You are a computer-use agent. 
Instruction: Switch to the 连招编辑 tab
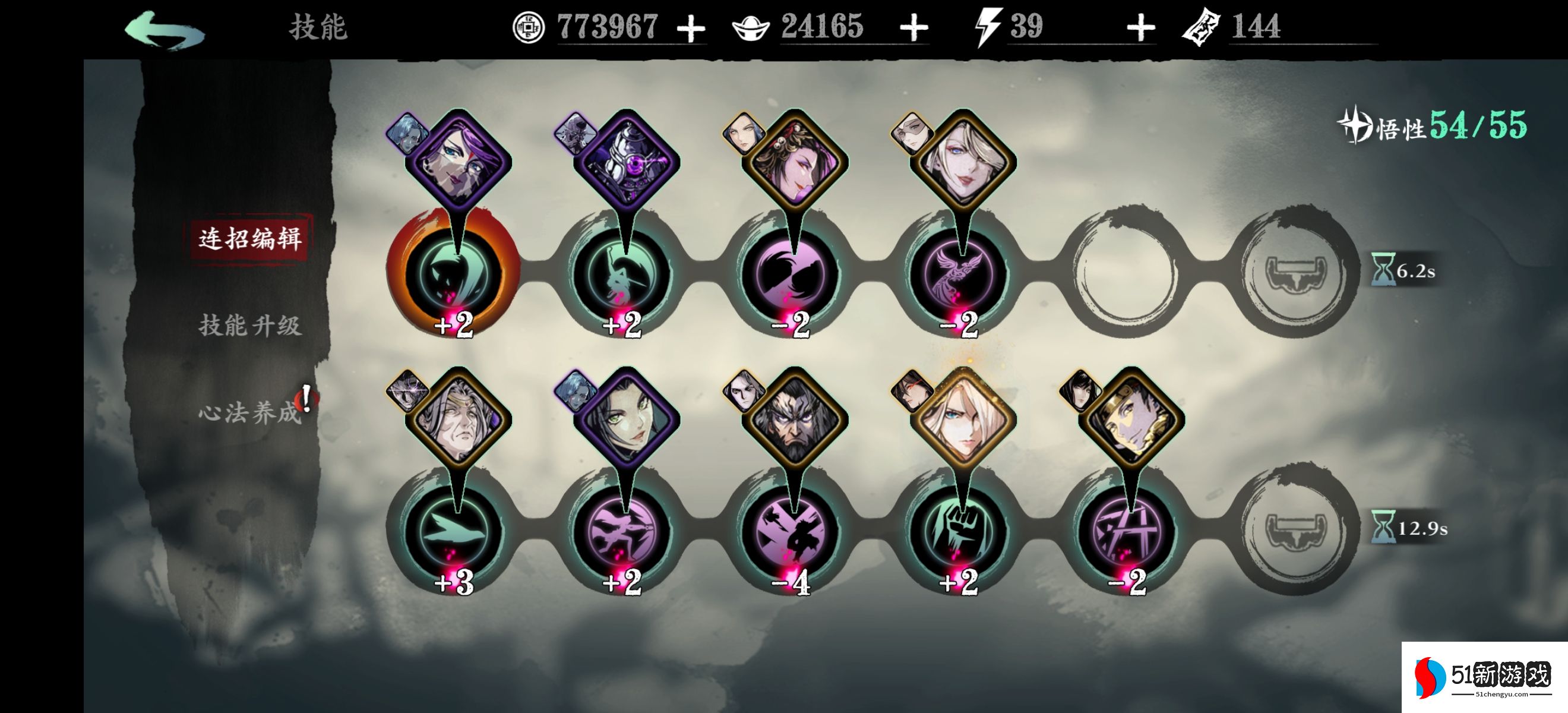tap(249, 238)
